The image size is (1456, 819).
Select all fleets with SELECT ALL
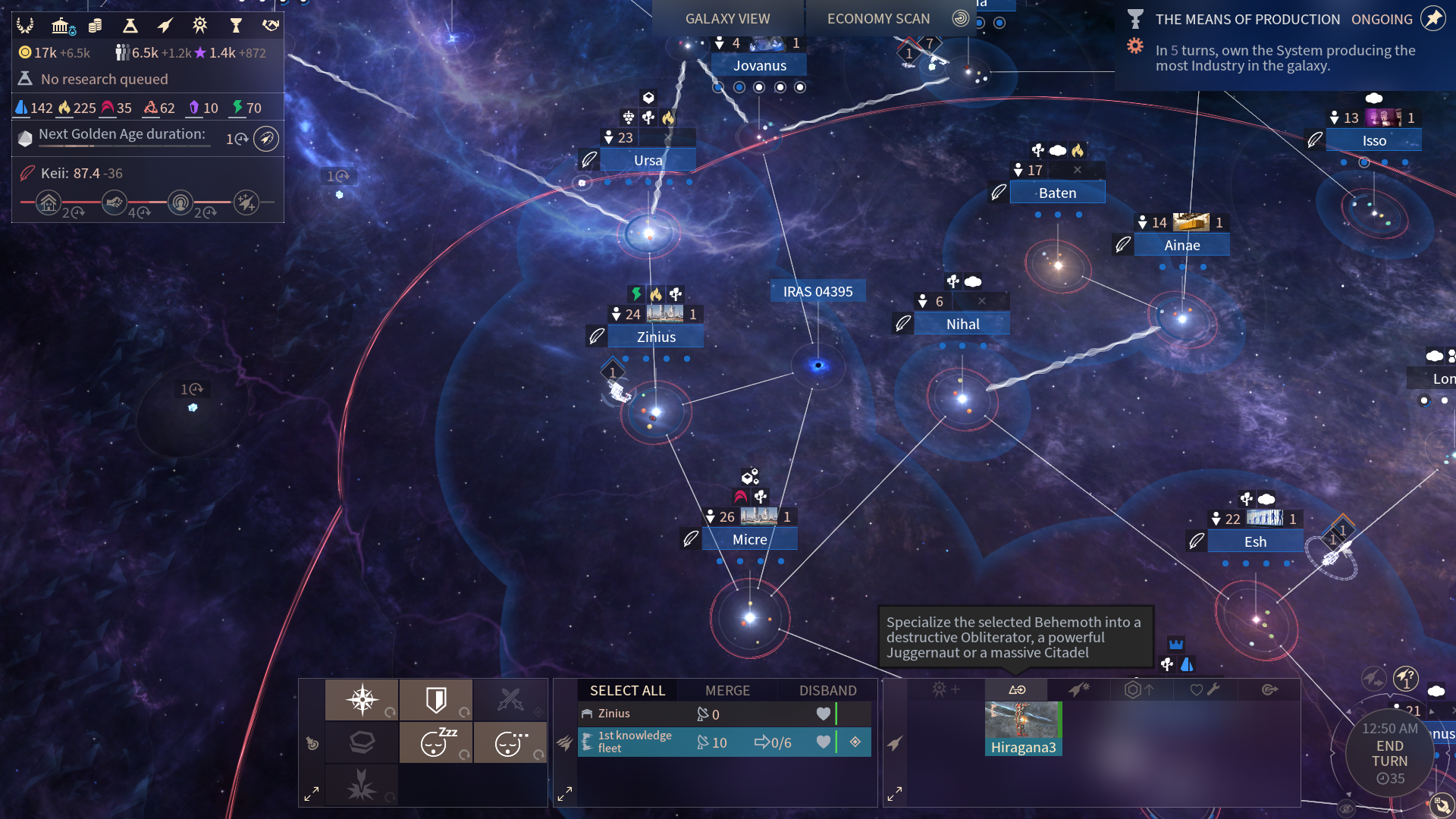(x=627, y=690)
